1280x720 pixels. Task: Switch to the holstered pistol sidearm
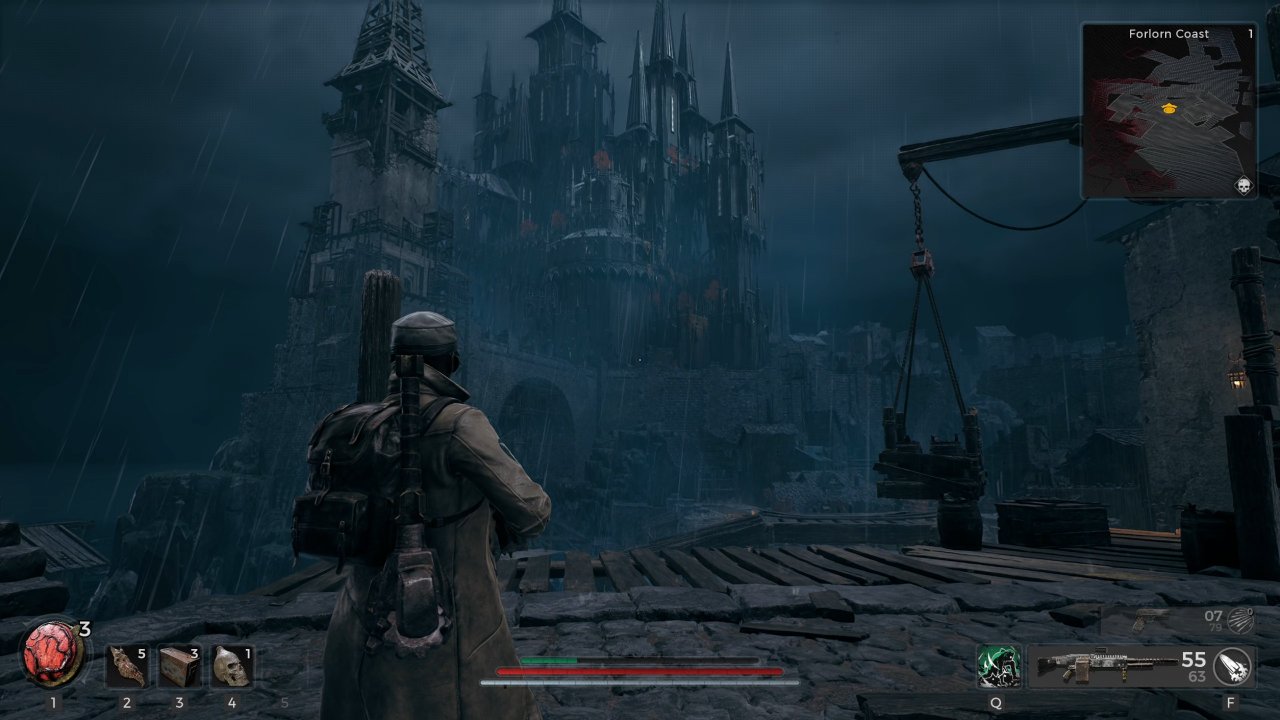pyautogui.click(x=1149, y=619)
